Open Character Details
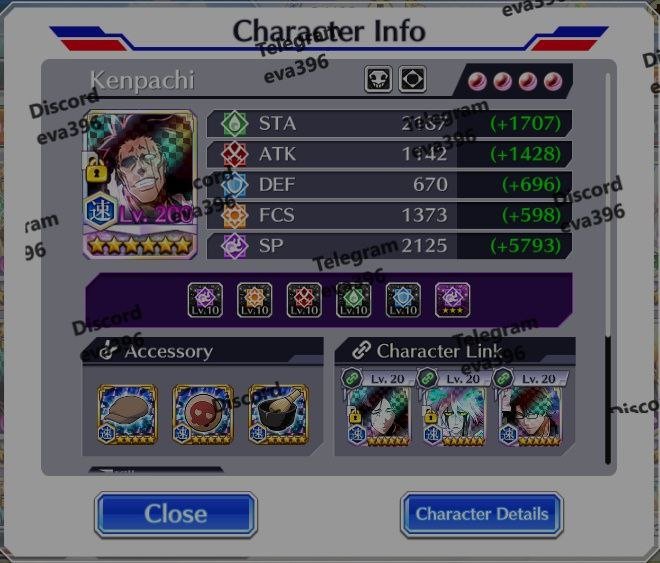Screen dimensions: 660x563 tap(482, 514)
